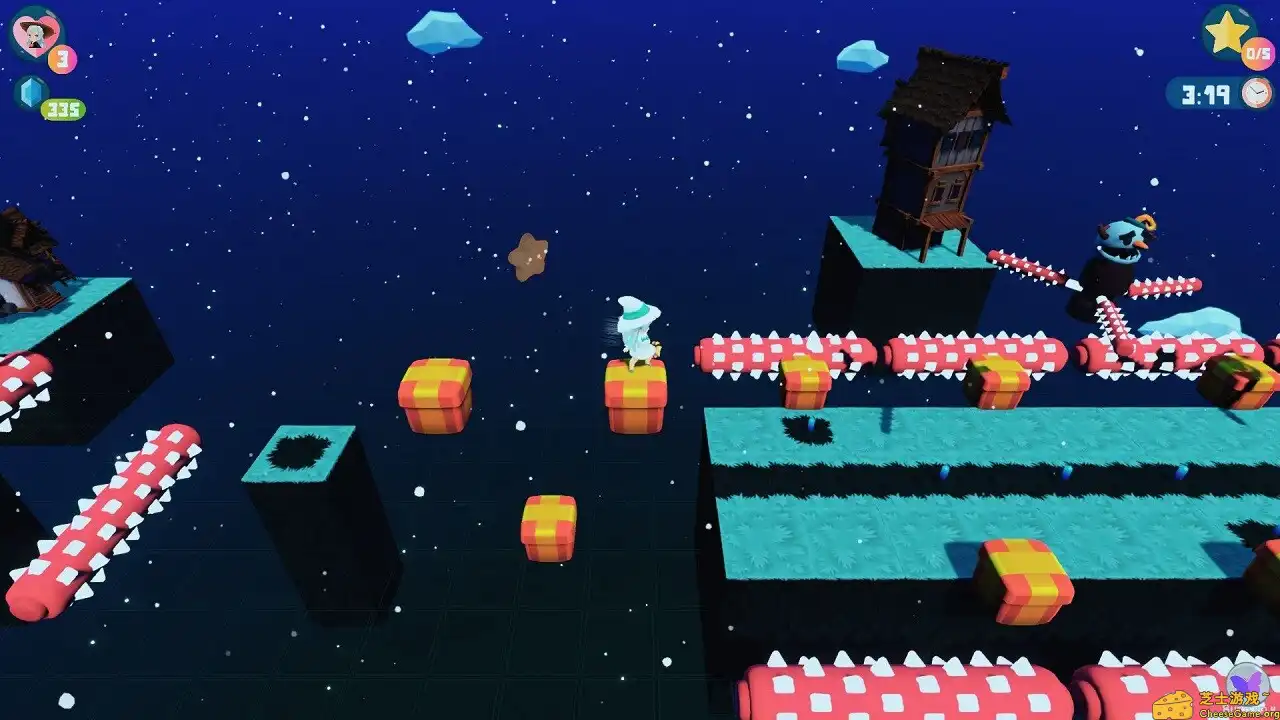Select the witch character standing on the gift box
The width and height of the screenshot is (1280, 720).
click(637, 330)
